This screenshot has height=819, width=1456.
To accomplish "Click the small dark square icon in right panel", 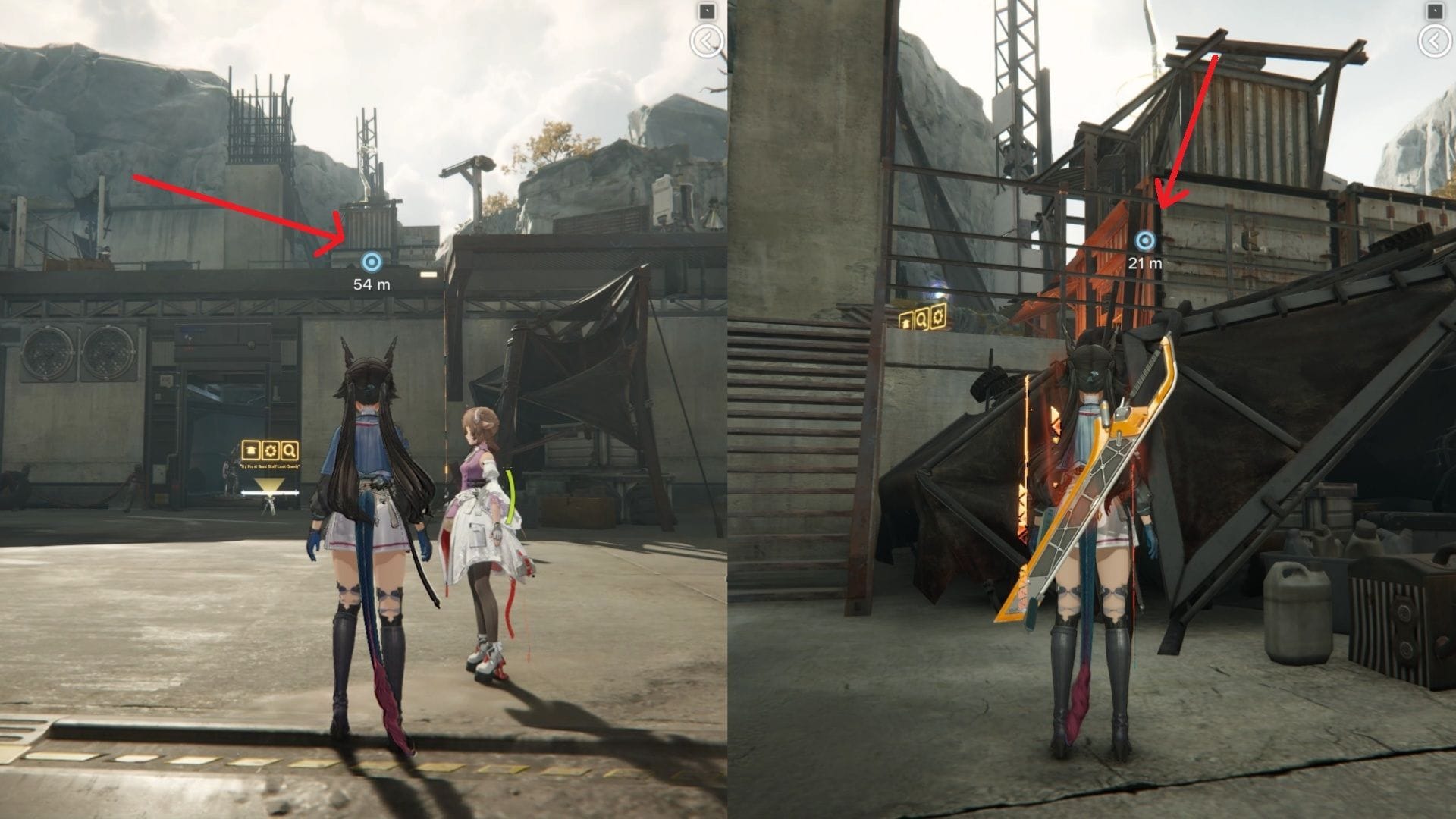I will (x=1434, y=11).
